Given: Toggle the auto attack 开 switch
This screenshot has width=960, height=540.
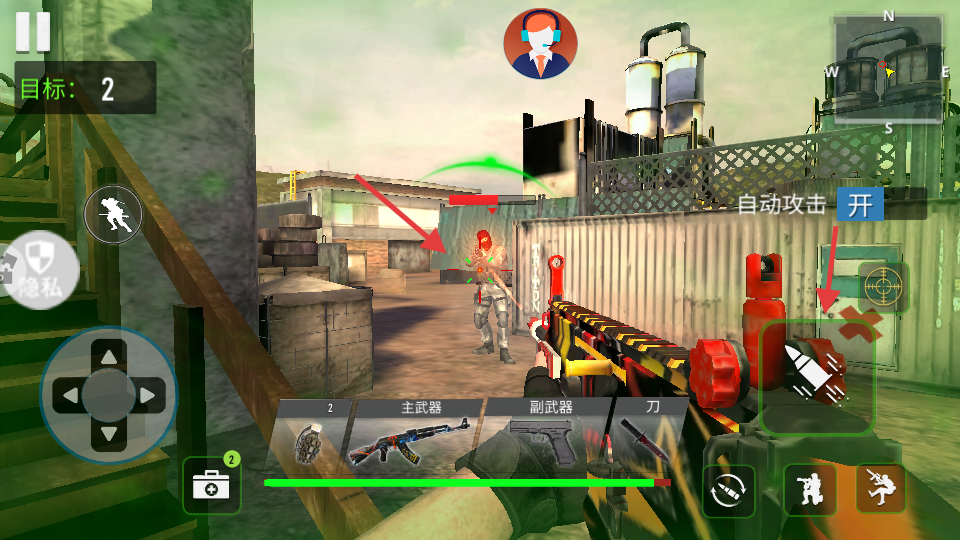Looking at the screenshot, I should pos(860,205).
